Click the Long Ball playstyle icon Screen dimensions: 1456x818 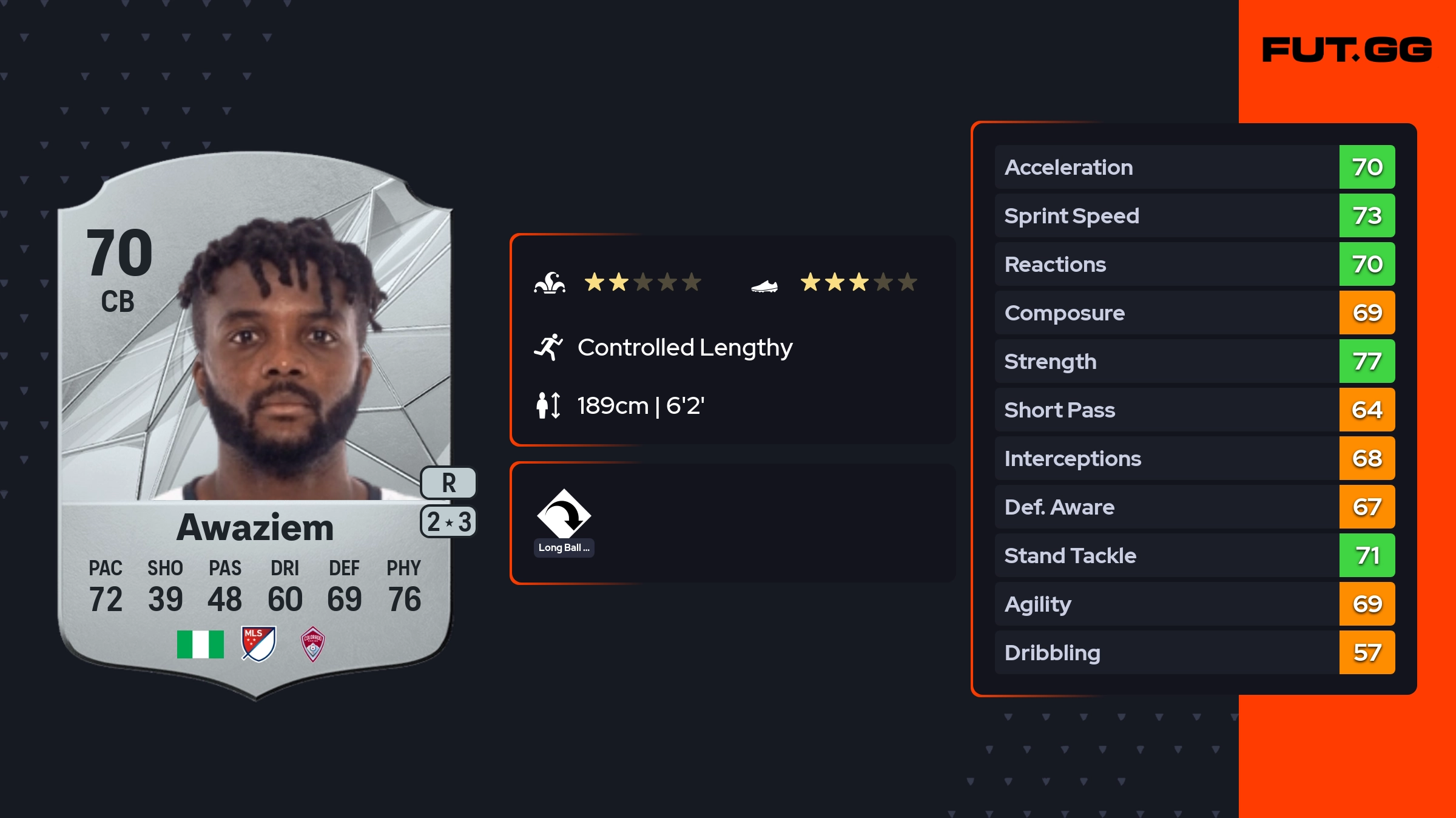point(564,515)
